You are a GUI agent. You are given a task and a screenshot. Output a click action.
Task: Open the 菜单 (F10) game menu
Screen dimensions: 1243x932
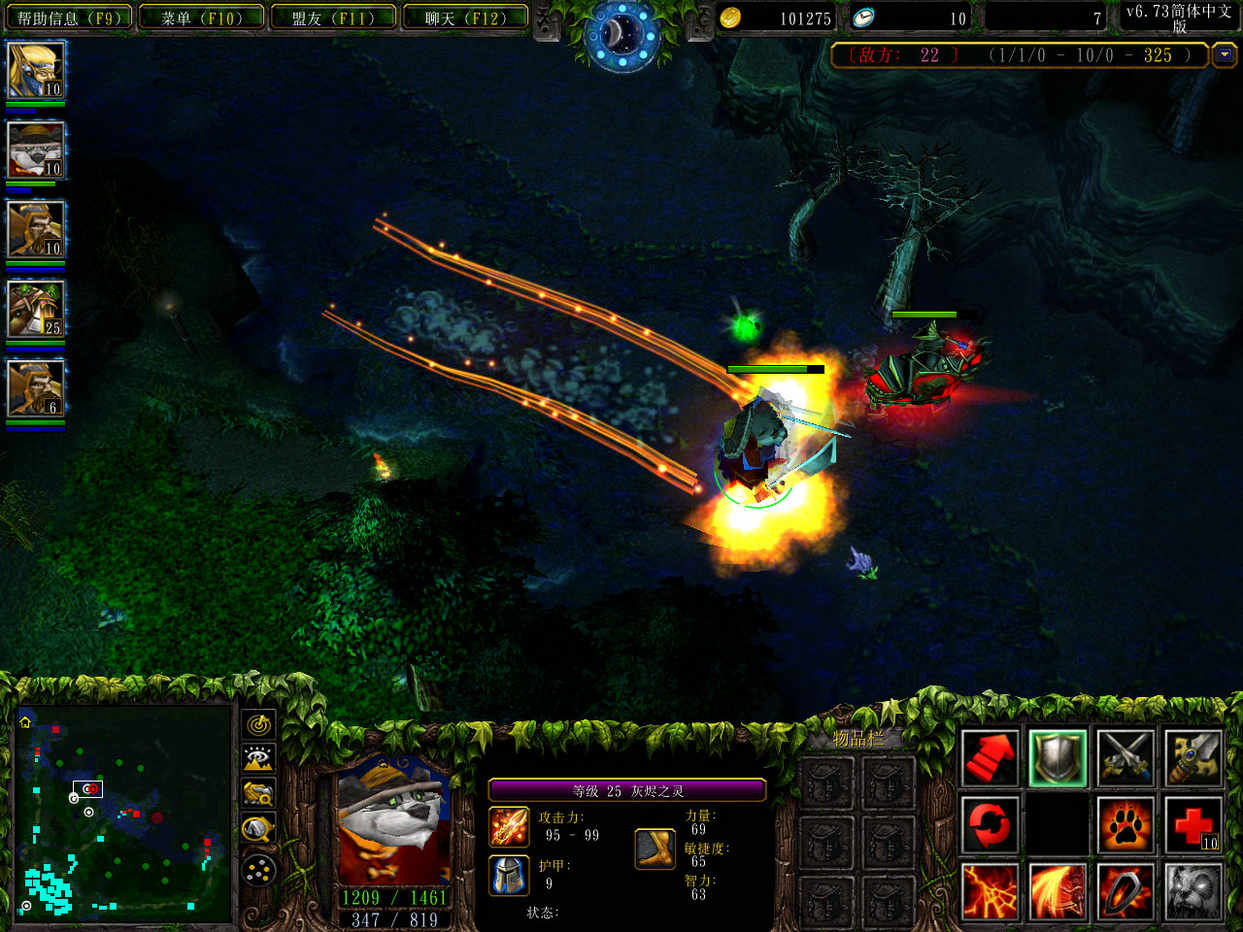click(x=200, y=17)
